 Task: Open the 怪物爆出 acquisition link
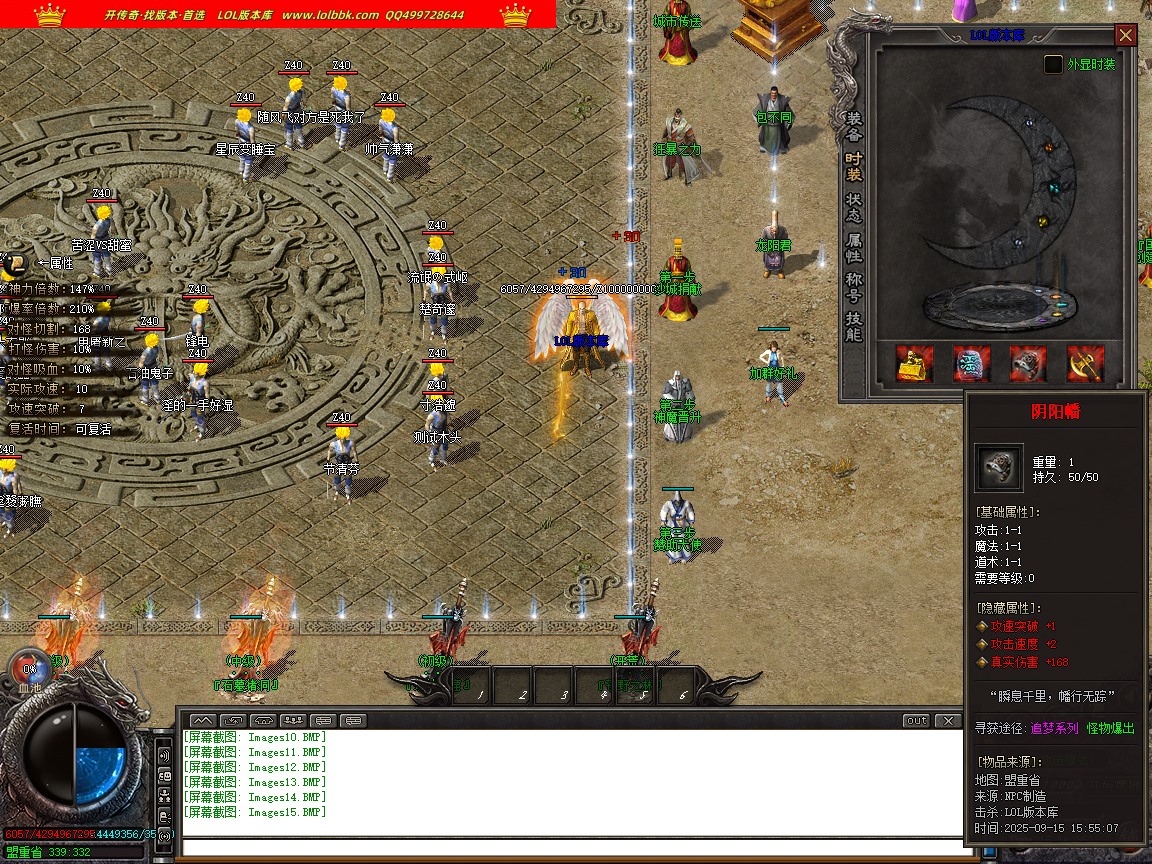[1111, 728]
